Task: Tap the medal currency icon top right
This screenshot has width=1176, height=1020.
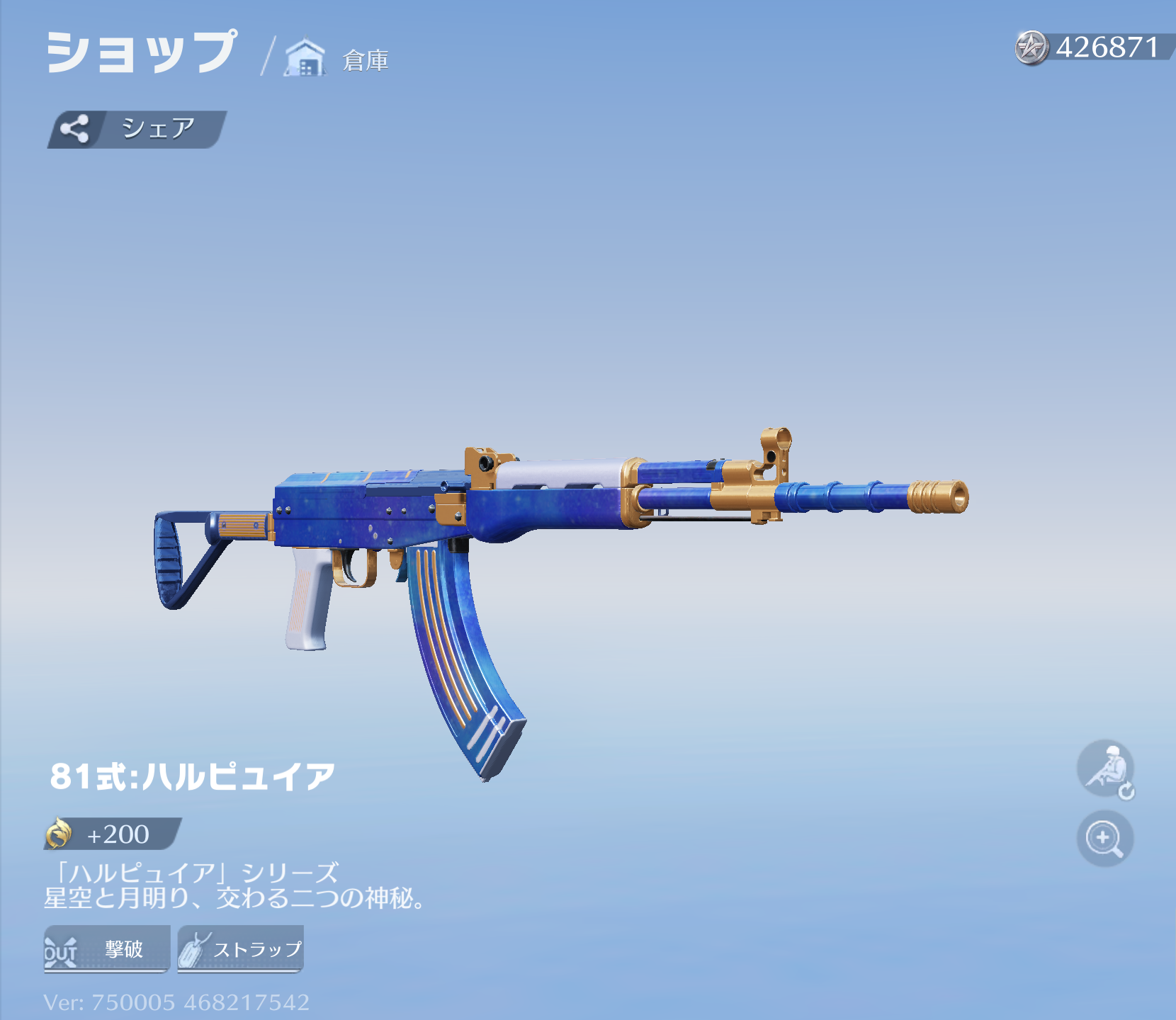Action: click(x=1032, y=47)
